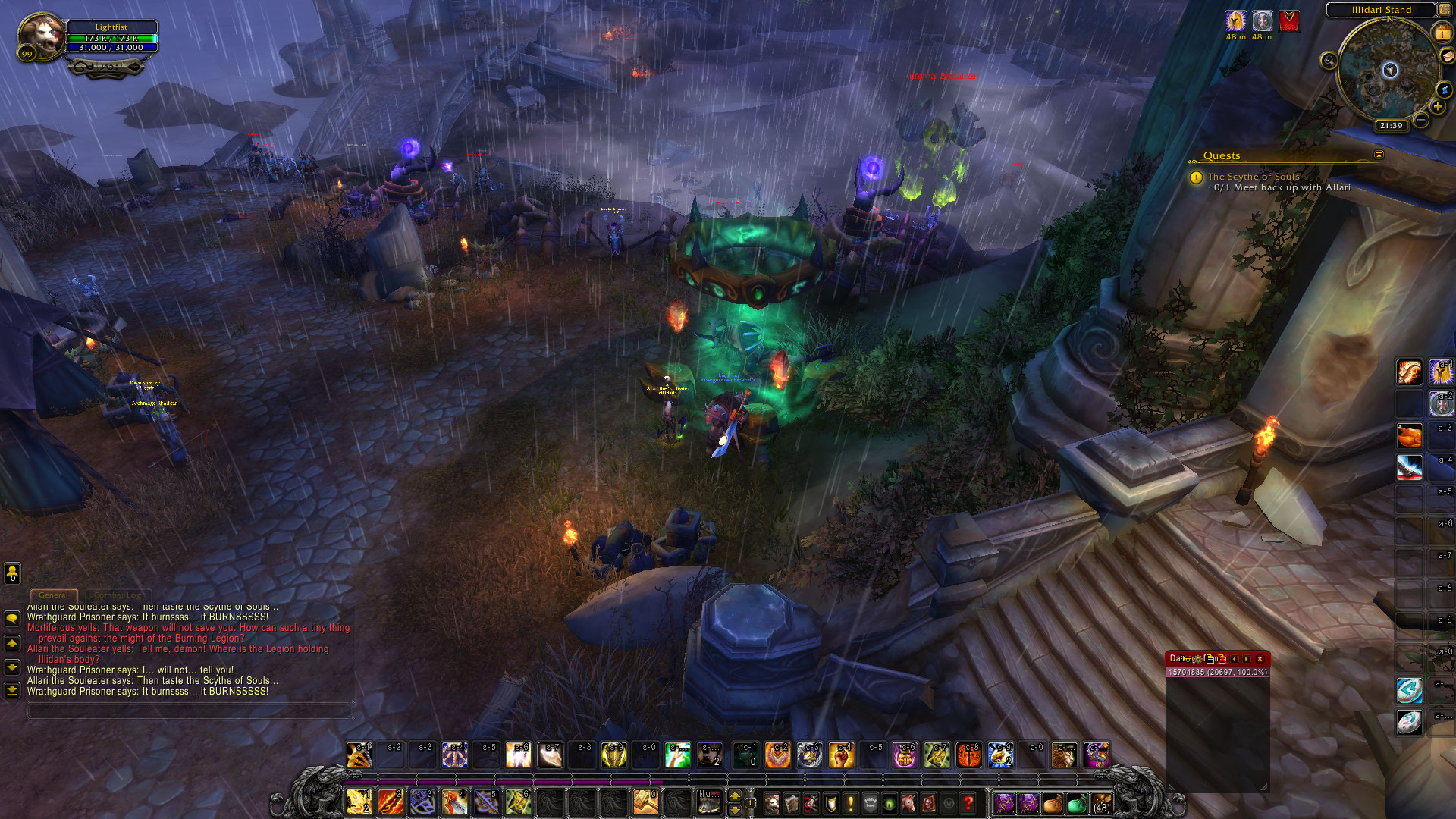
Task: Switch to the Combat Log tab
Action: (118, 595)
